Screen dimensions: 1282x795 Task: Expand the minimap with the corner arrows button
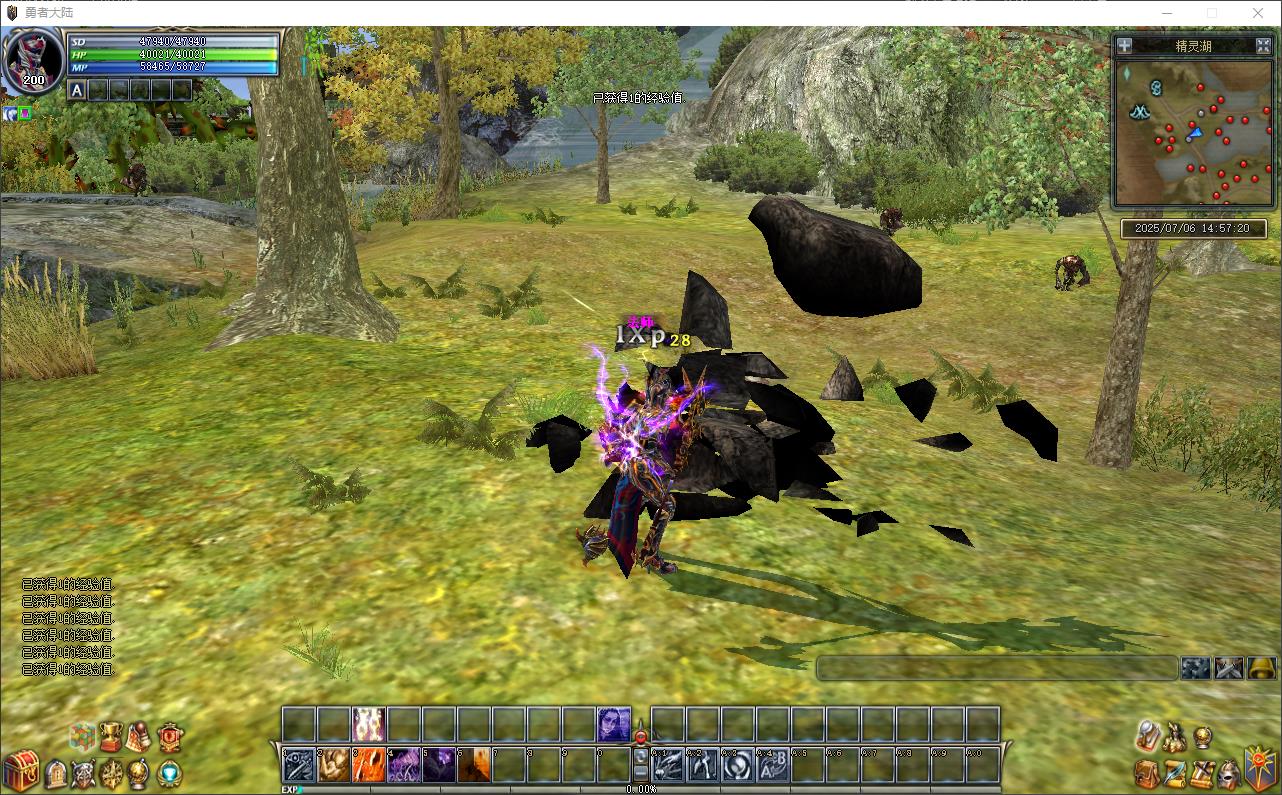[1263, 45]
